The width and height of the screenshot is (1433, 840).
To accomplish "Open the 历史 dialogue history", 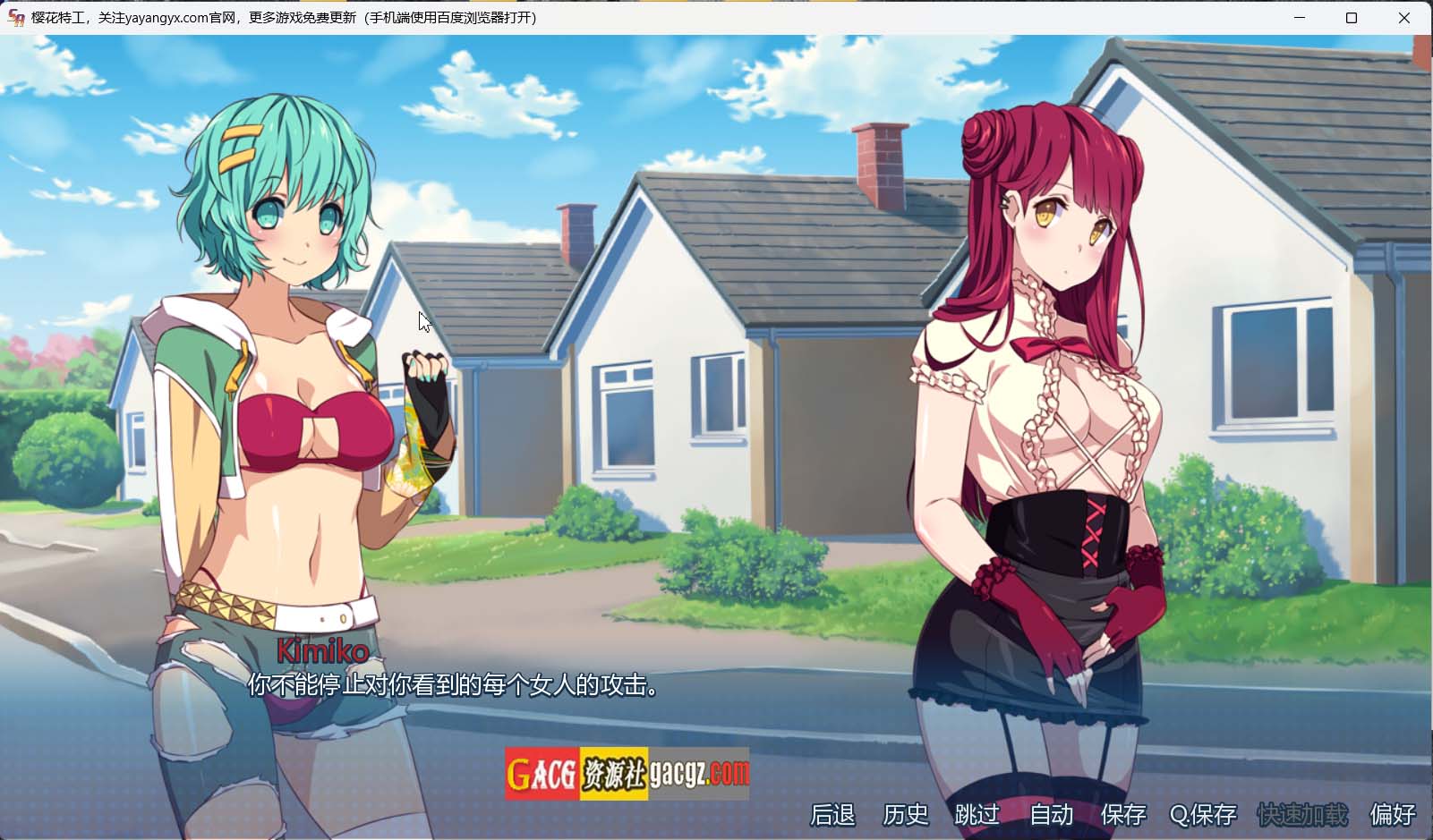I will click(x=906, y=815).
